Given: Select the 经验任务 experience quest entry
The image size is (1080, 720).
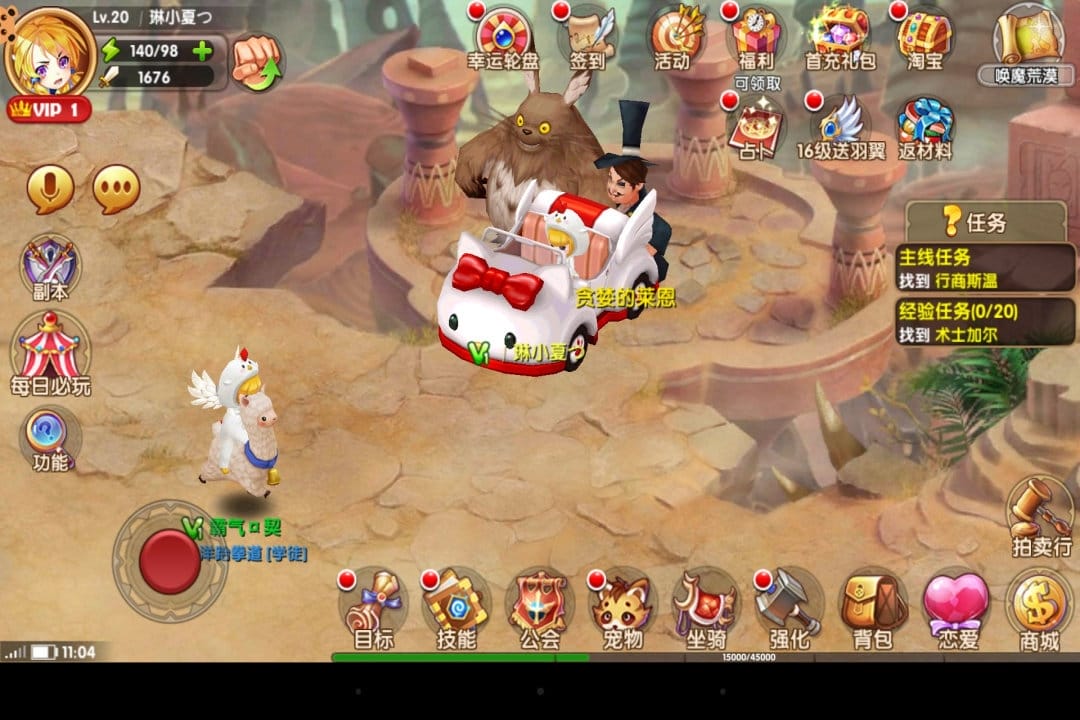Looking at the screenshot, I should [x=984, y=322].
